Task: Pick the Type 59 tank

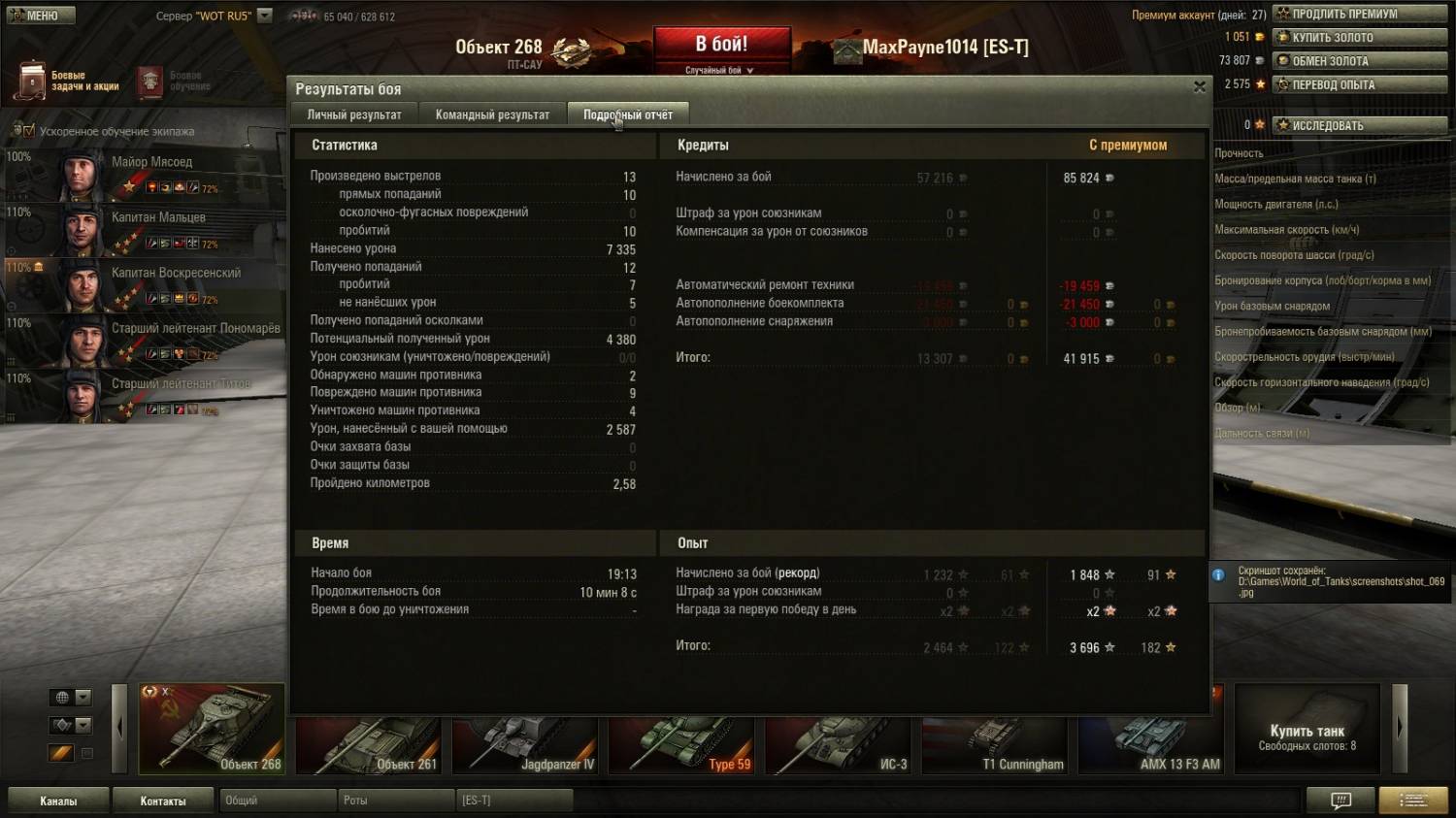Action: coord(681,745)
